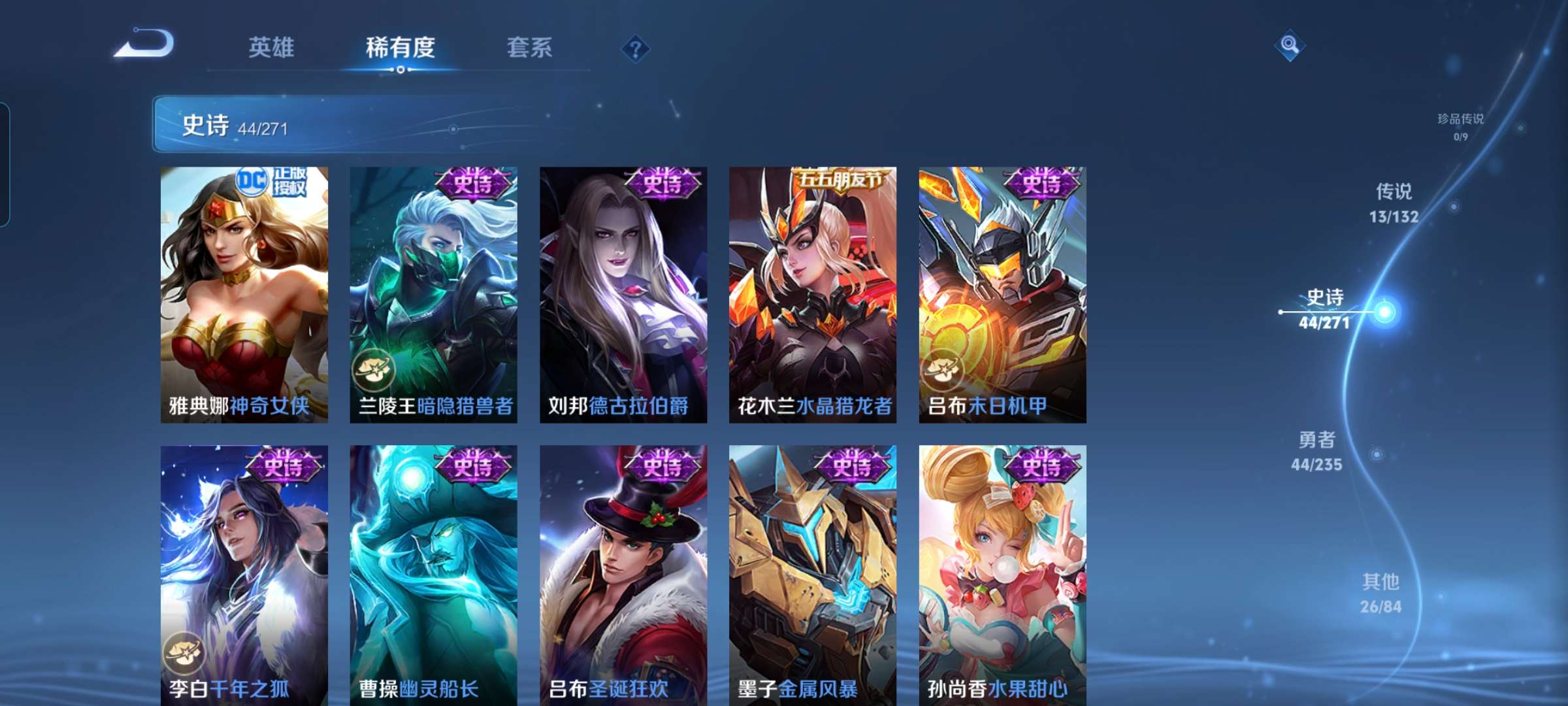This screenshot has width=1568, height=706.
Task: Switch to the 套系 tab
Action: click(x=531, y=47)
